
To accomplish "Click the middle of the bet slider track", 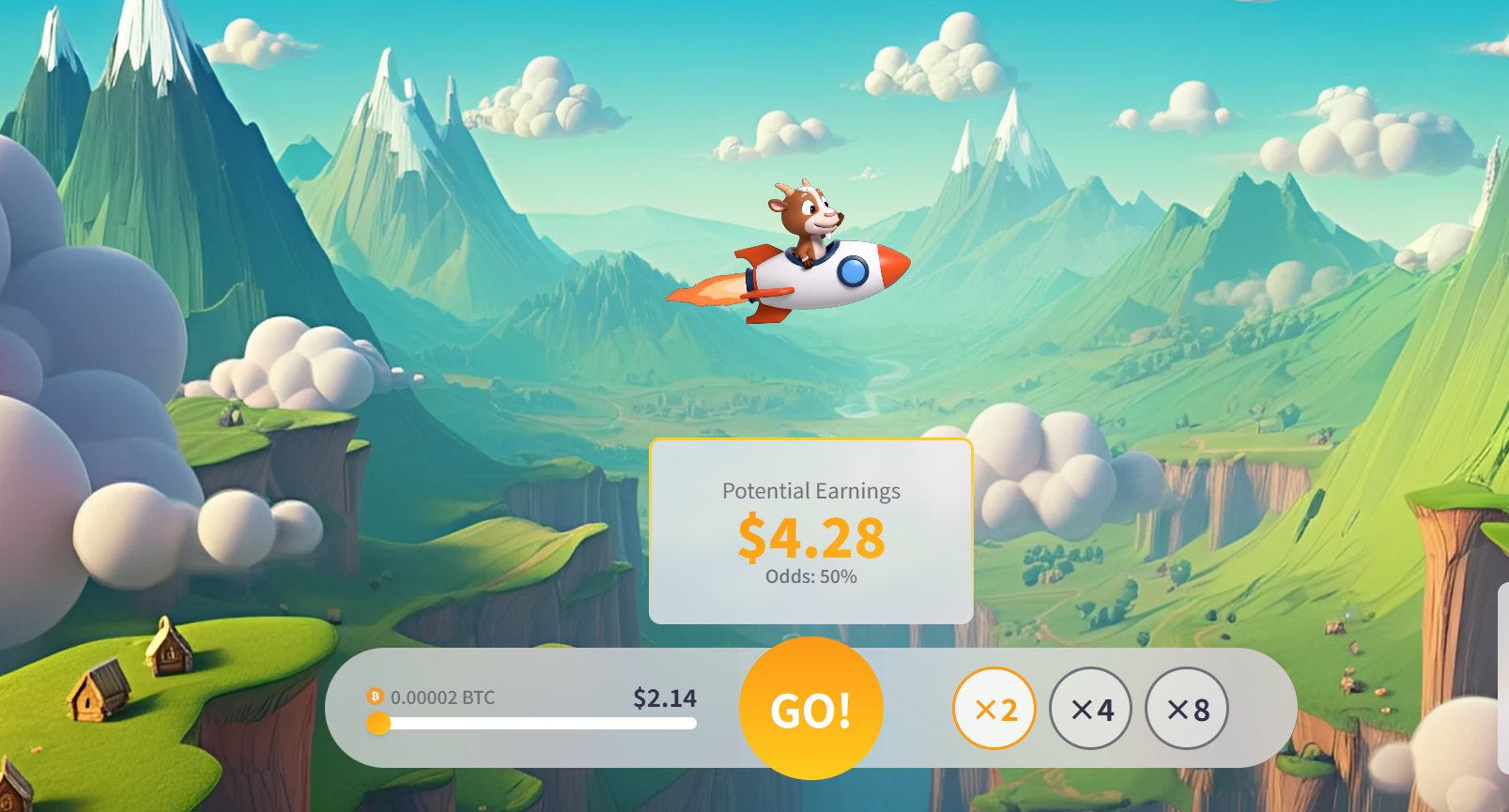I will coord(535,723).
